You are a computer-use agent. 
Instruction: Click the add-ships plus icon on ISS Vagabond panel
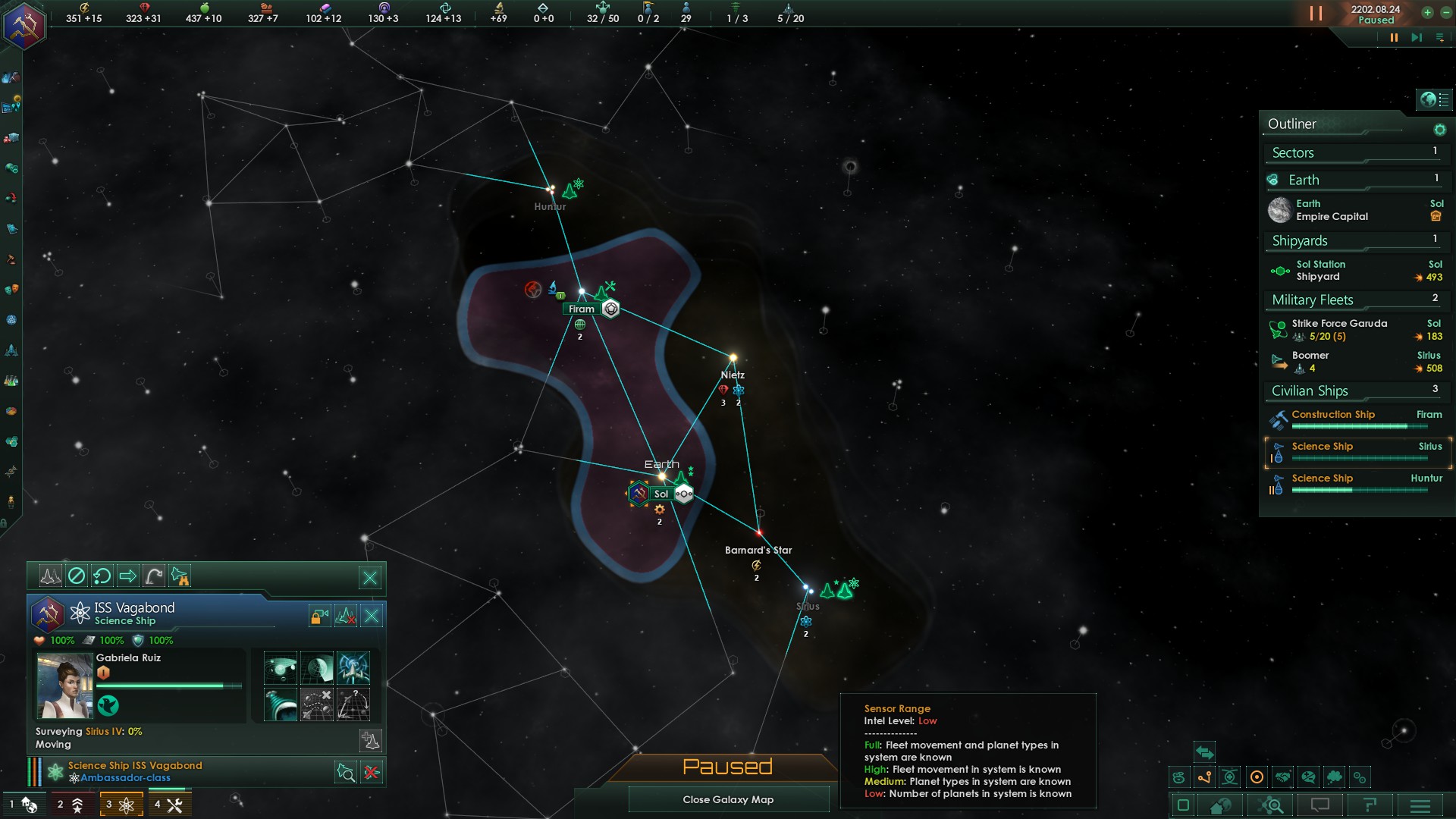(x=371, y=741)
